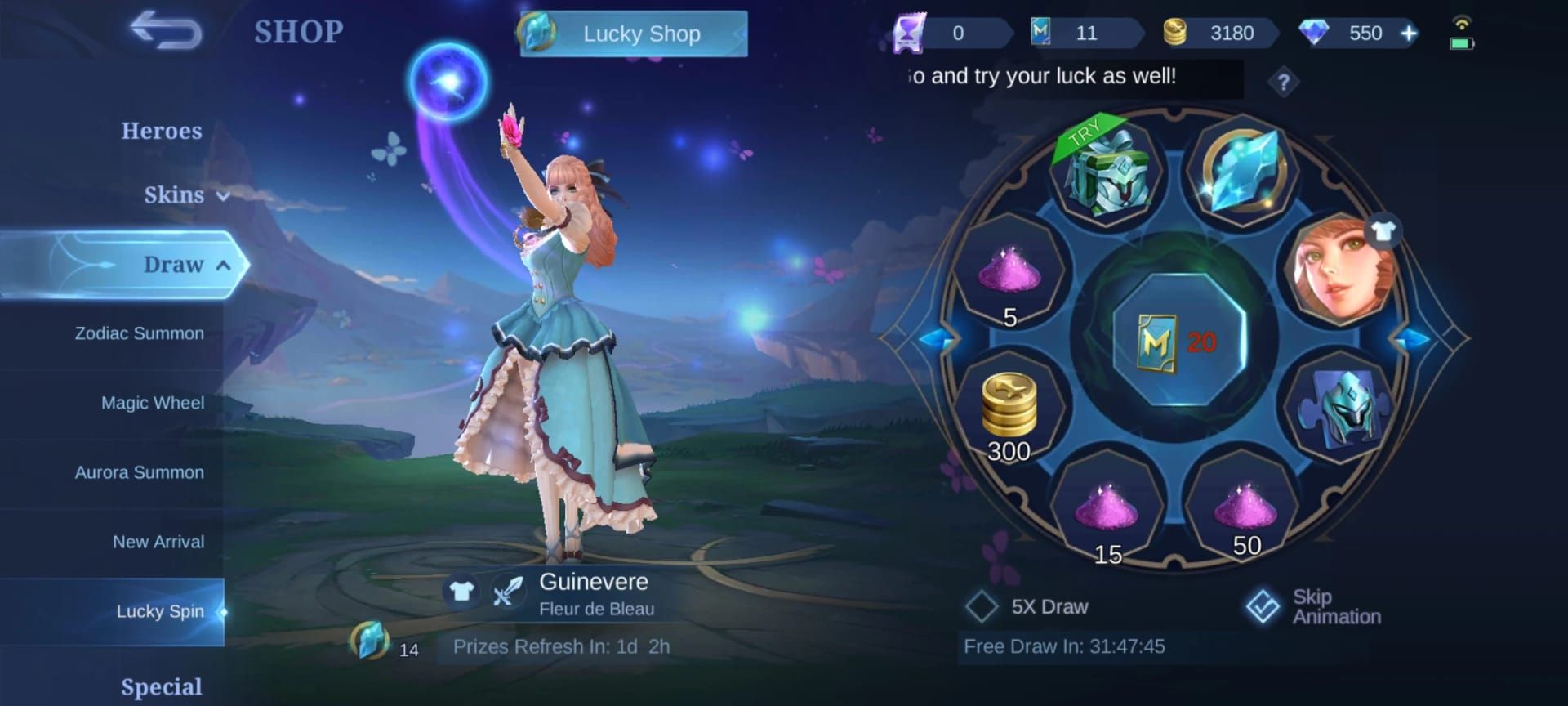Screen dimensions: 1568x706
Task: Select the shirt icon beside Guinevere's name
Action: [x=462, y=590]
